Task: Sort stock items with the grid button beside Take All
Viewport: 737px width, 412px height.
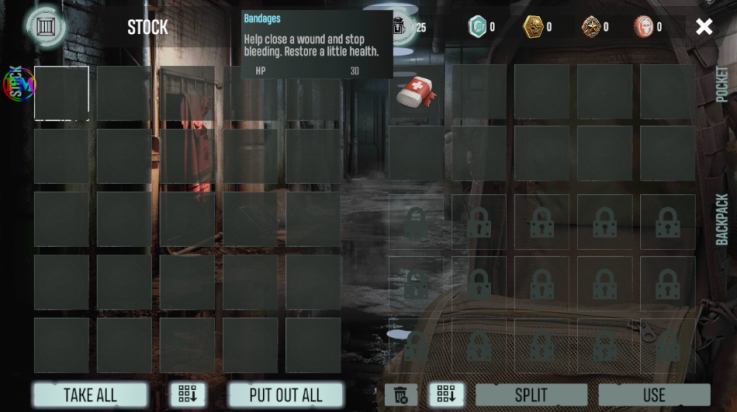Action: click(187, 395)
